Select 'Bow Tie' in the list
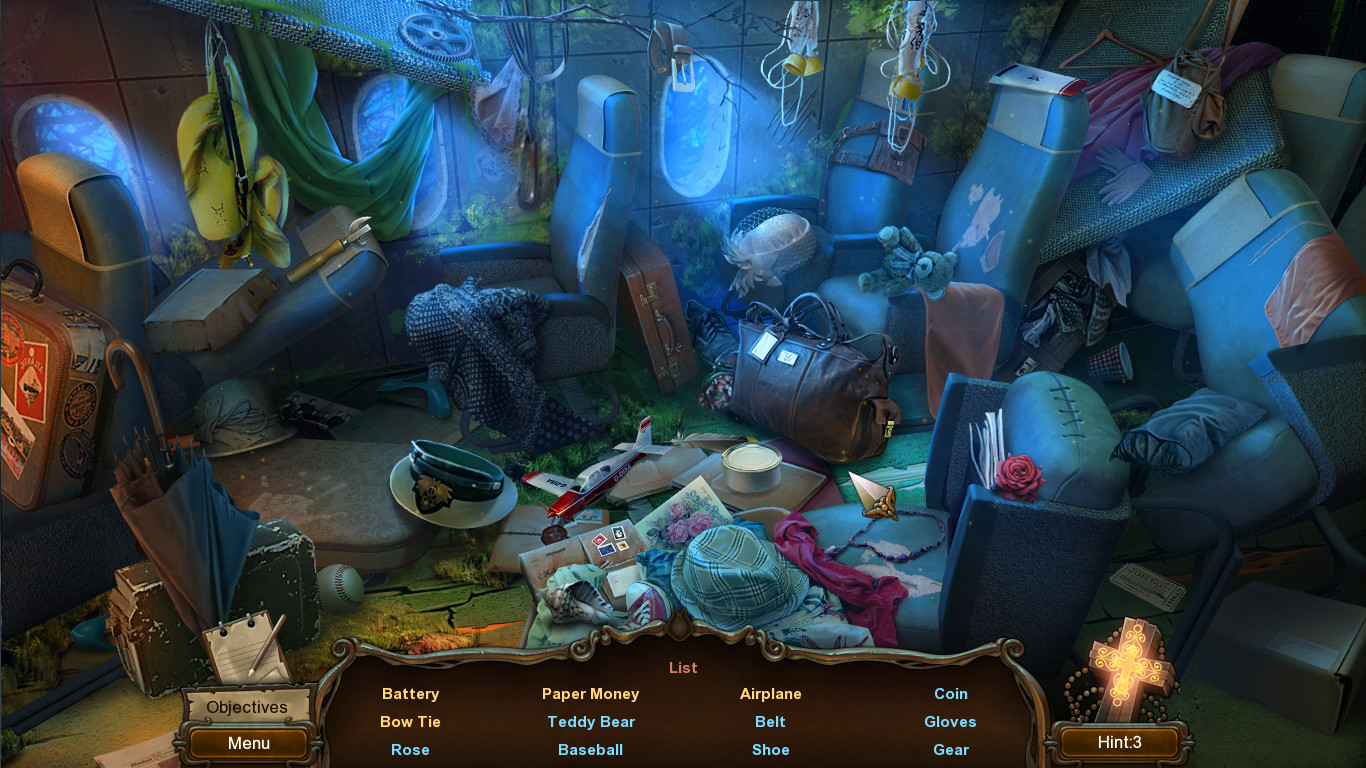1366x768 pixels. (410, 721)
